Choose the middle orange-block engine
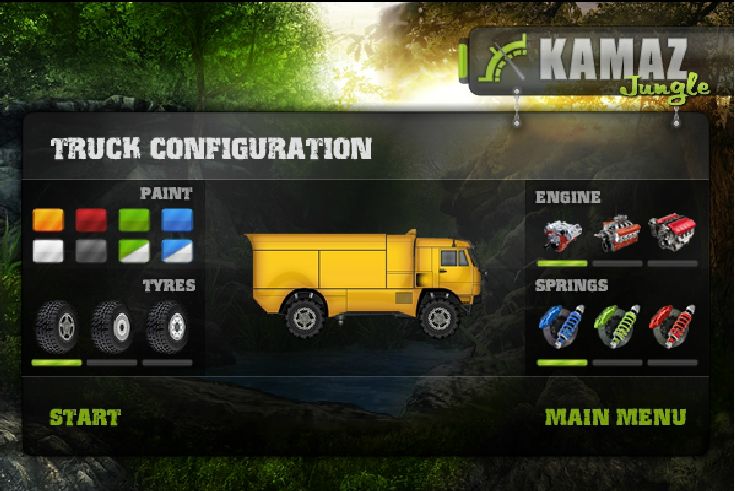Screen dimensions: 735x491 pos(616,233)
